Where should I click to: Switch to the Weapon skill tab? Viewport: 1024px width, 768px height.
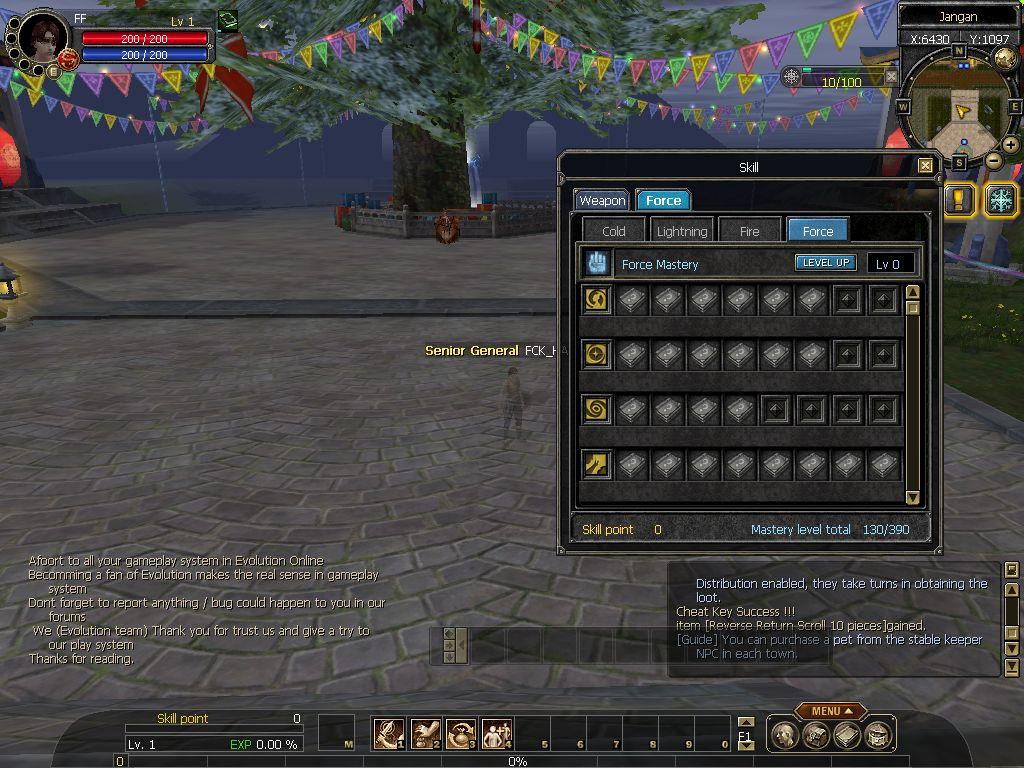click(x=602, y=201)
